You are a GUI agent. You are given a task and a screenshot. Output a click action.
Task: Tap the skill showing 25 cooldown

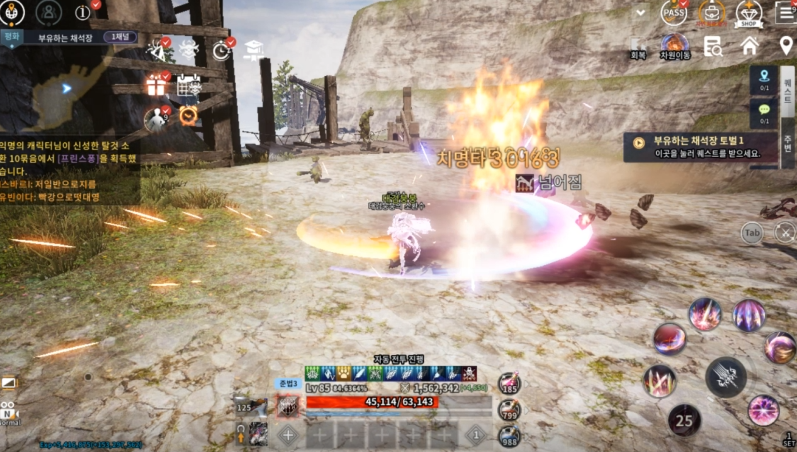pos(684,420)
